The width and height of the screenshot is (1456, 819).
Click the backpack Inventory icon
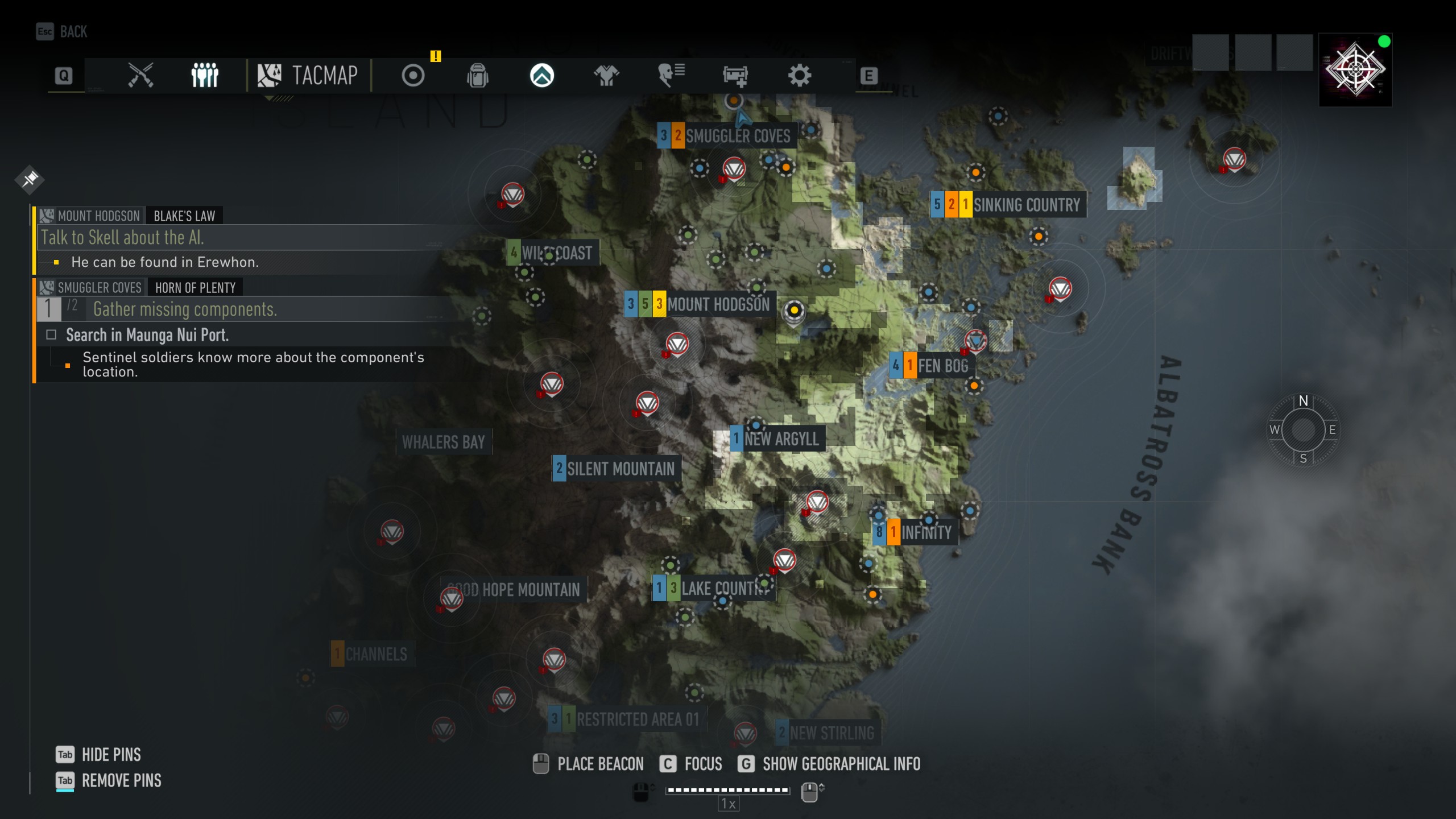click(478, 75)
